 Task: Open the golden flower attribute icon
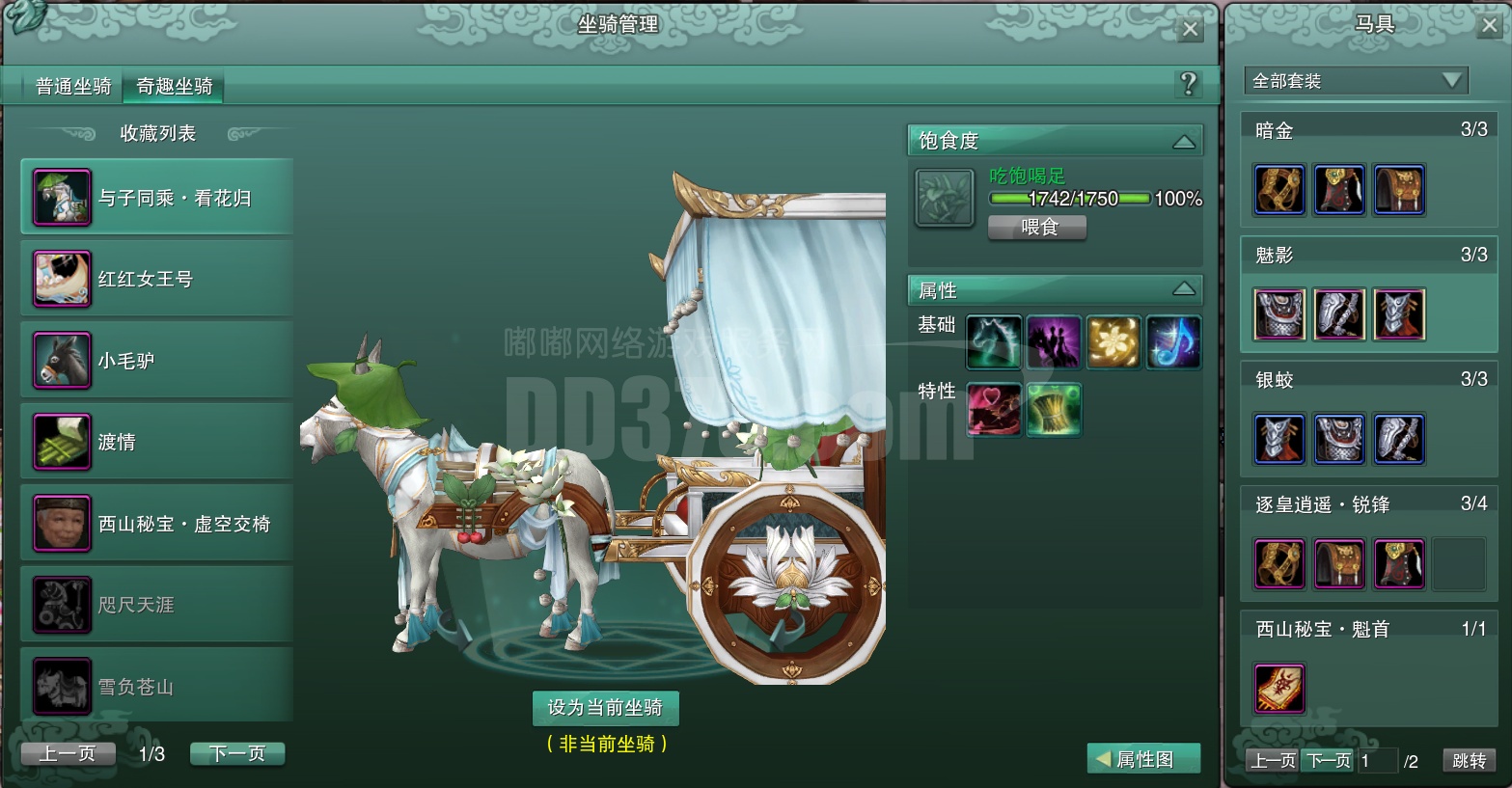(x=1113, y=342)
